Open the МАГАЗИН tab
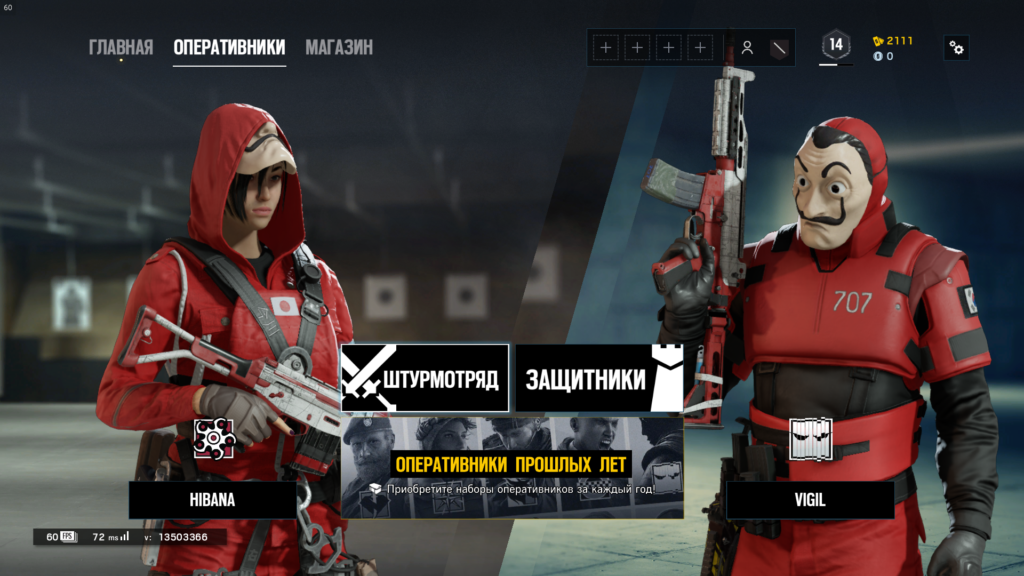 pyautogui.click(x=339, y=47)
